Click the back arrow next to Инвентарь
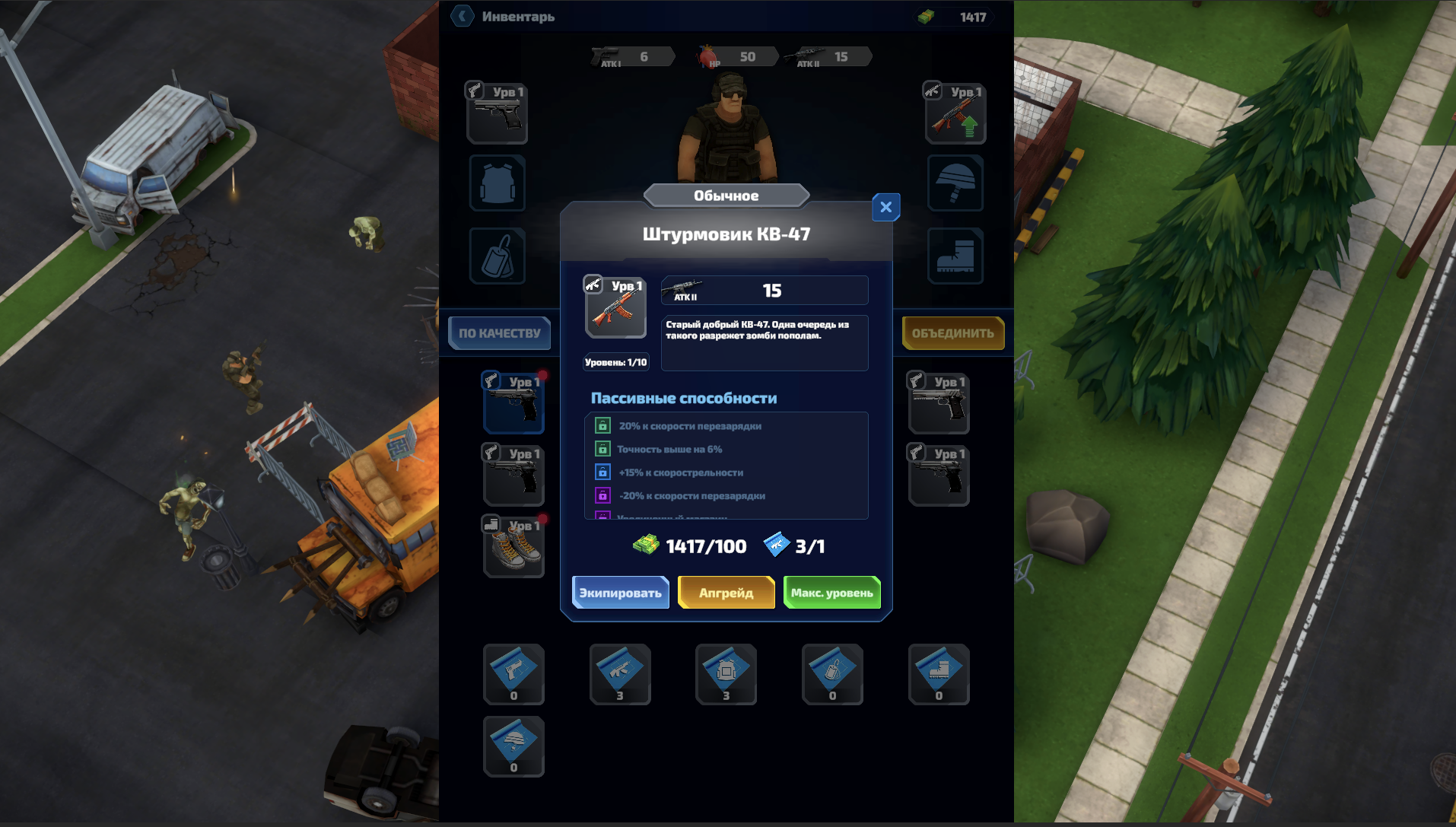The height and width of the screenshot is (827, 1456). click(x=462, y=16)
